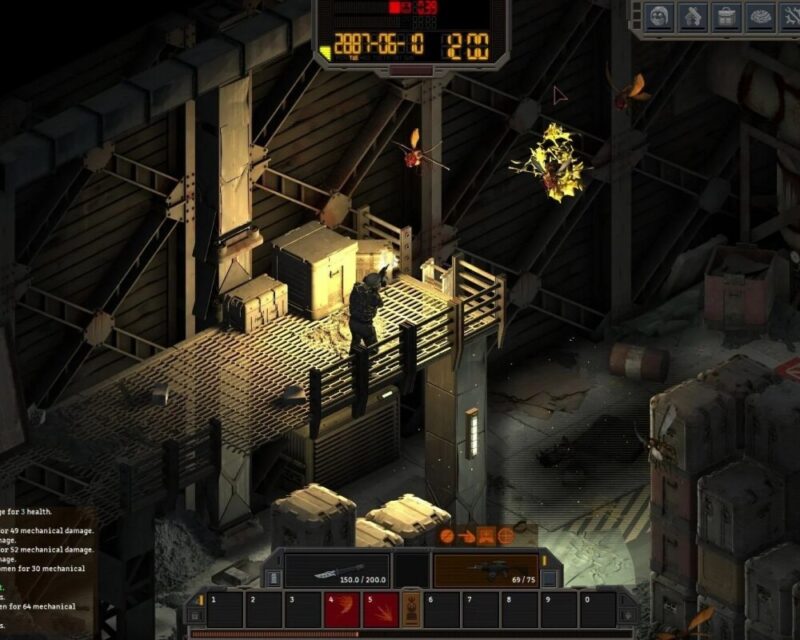Screen dimensions: 800x640
Task: Select the combat knife weapon slot
Action: pyautogui.click(x=335, y=571)
